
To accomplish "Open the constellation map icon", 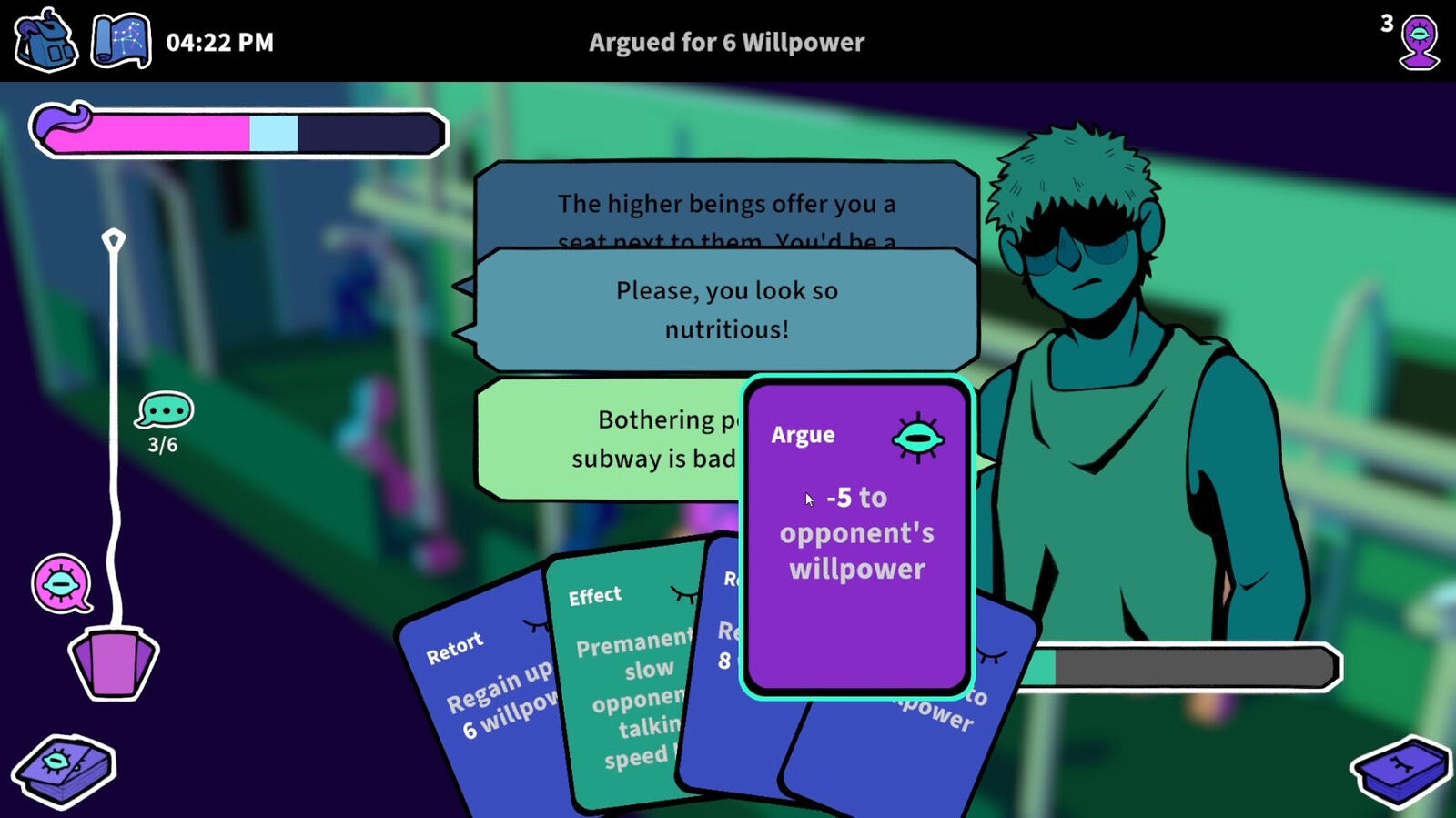I will tap(121, 41).
